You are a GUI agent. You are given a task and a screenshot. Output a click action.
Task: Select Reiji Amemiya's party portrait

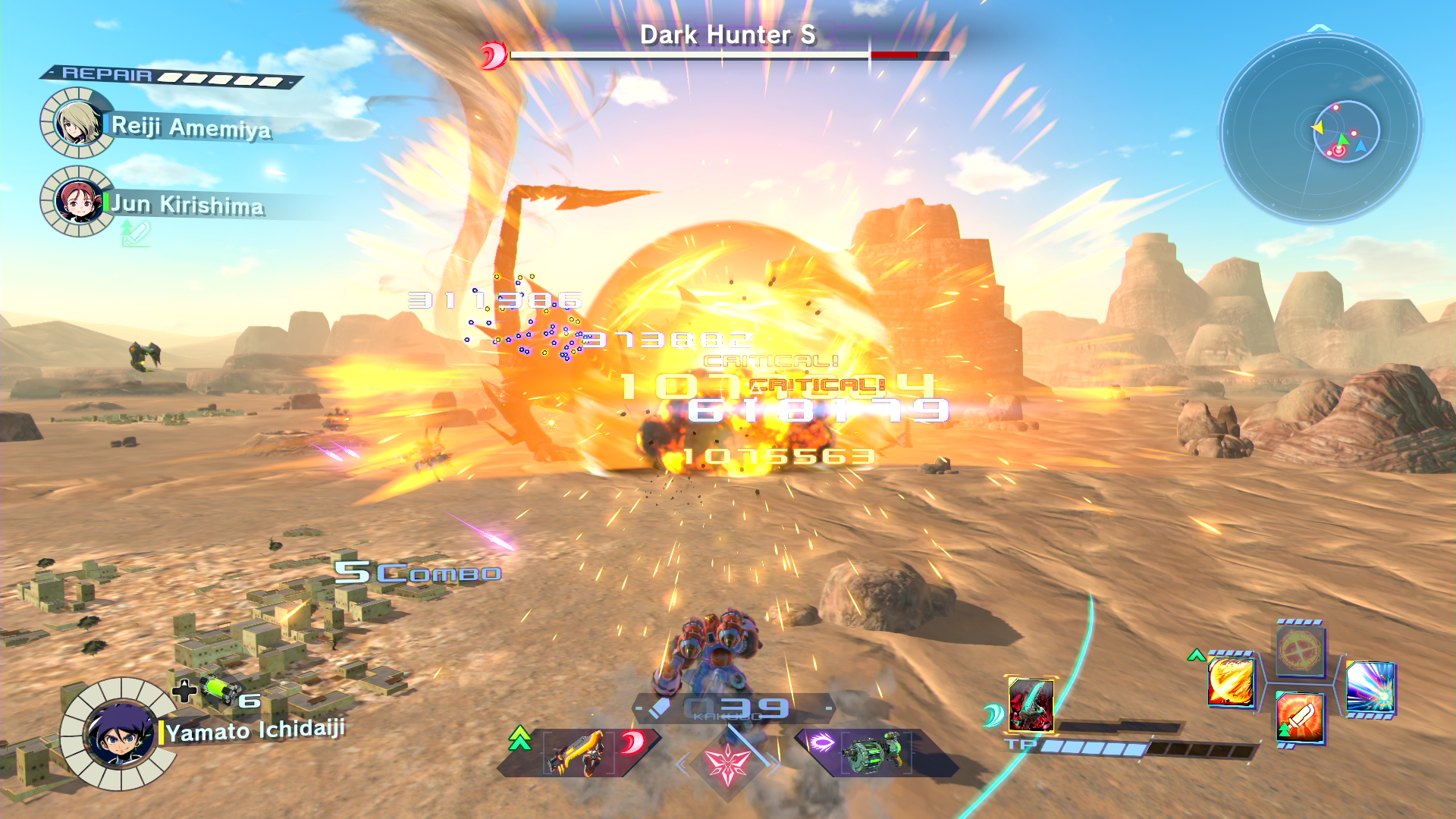pyautogui.click(x=76, y=123)
